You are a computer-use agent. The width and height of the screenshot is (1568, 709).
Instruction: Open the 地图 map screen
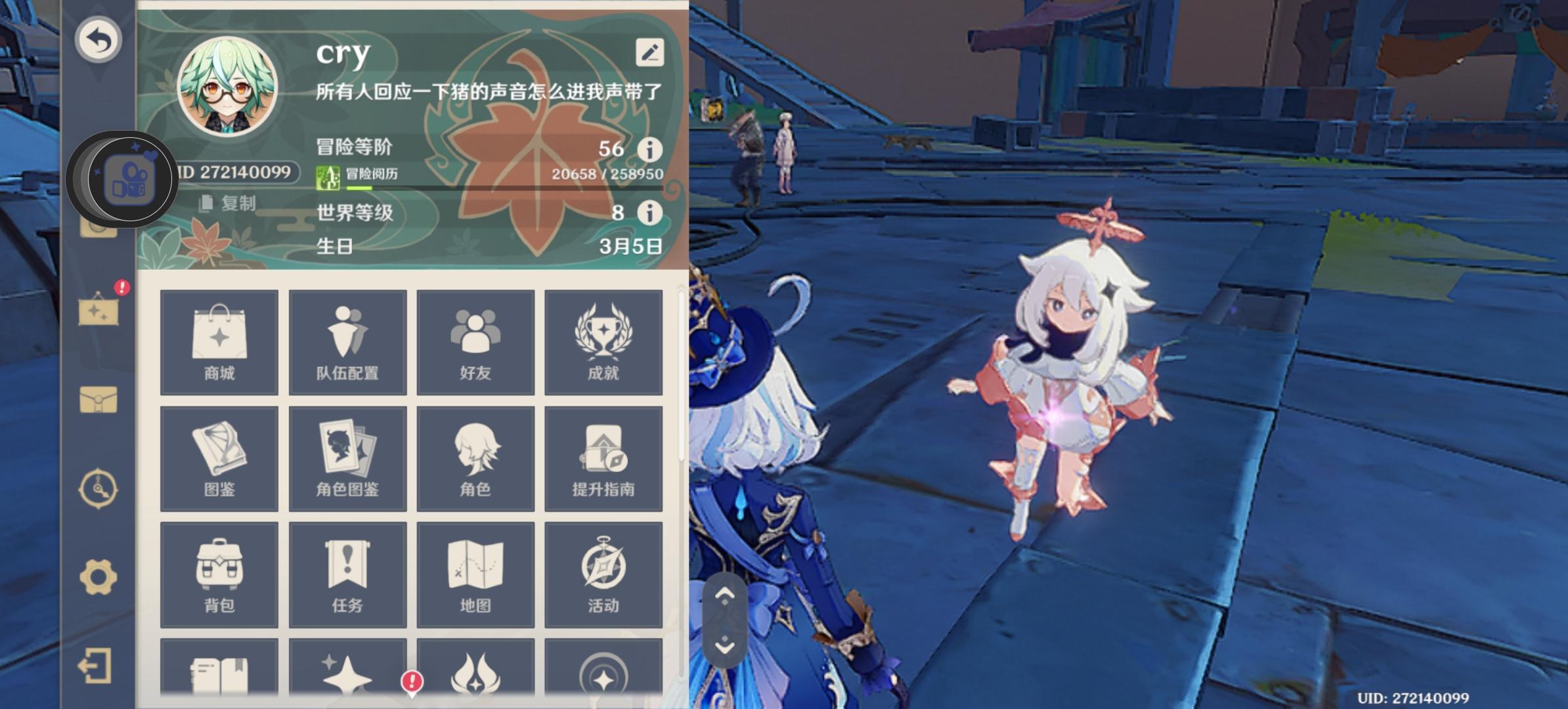click(x=475, y=573)
